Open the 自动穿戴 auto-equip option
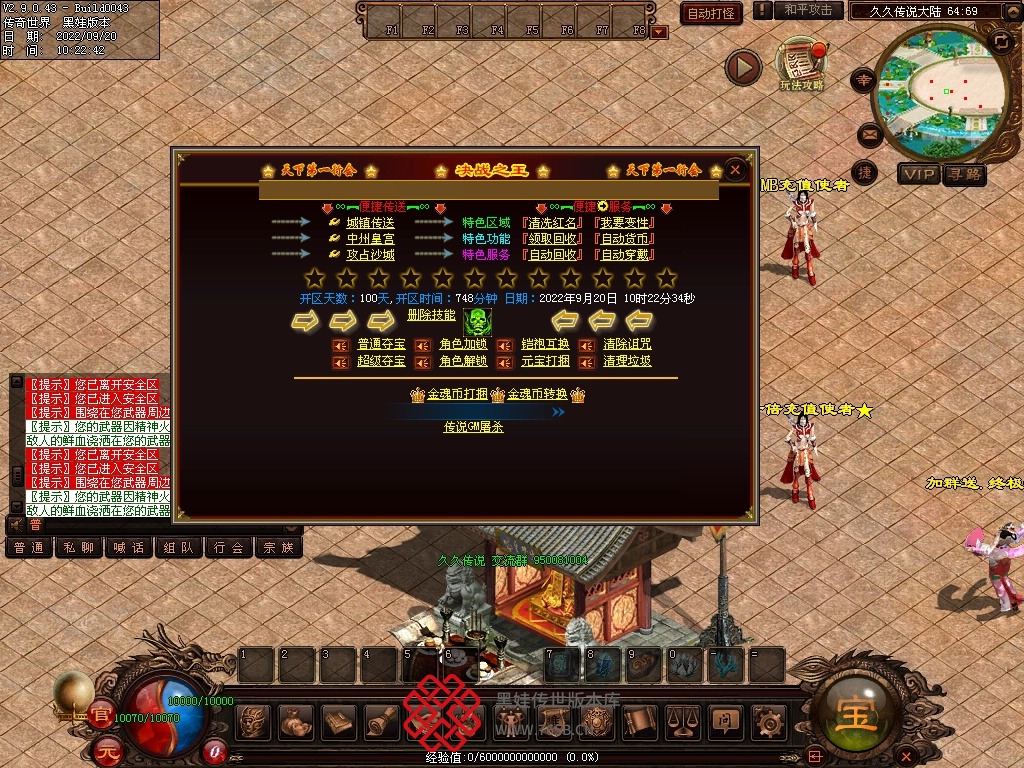1024x768 pixels. [624, 254]
